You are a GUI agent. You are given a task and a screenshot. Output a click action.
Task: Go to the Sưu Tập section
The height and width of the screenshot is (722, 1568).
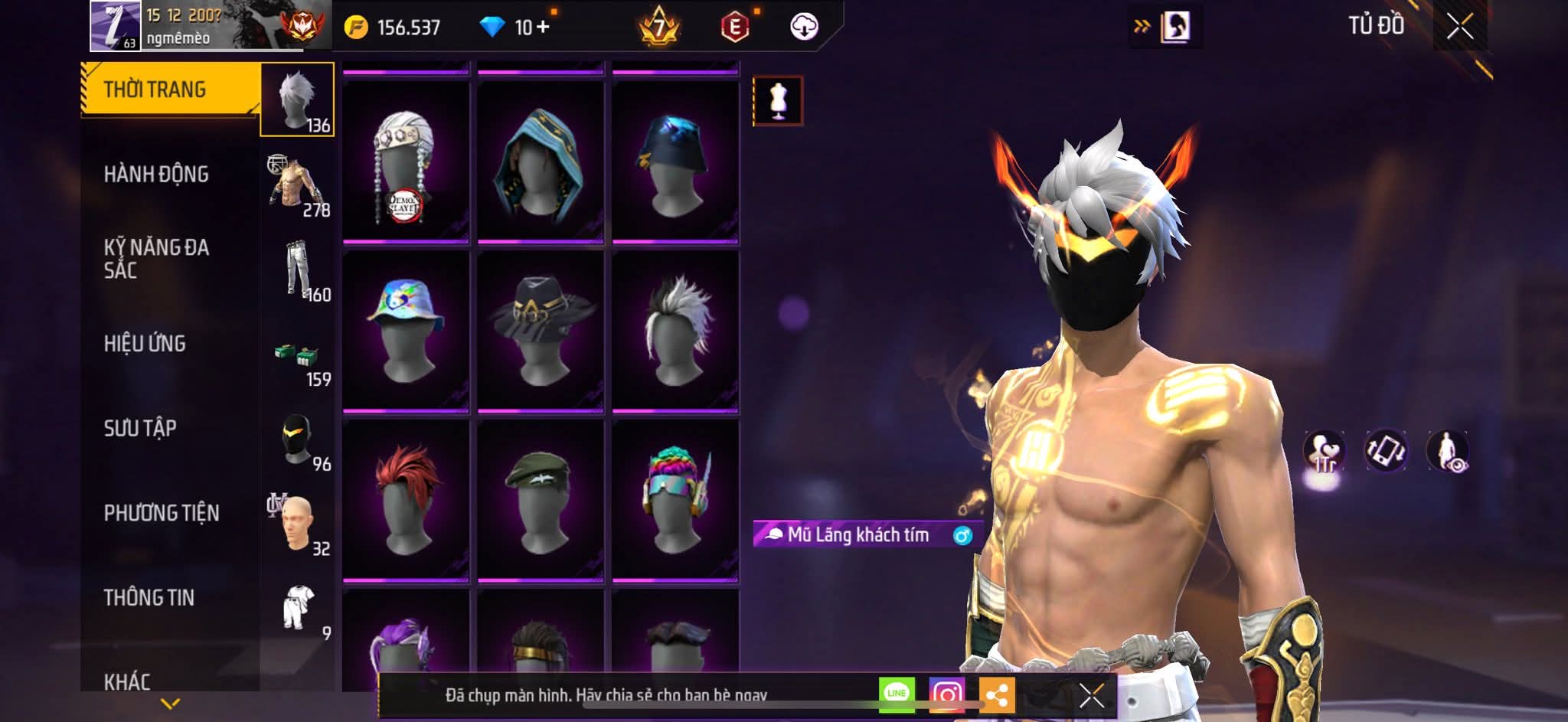pyautogui.click(x=140, y=428)
